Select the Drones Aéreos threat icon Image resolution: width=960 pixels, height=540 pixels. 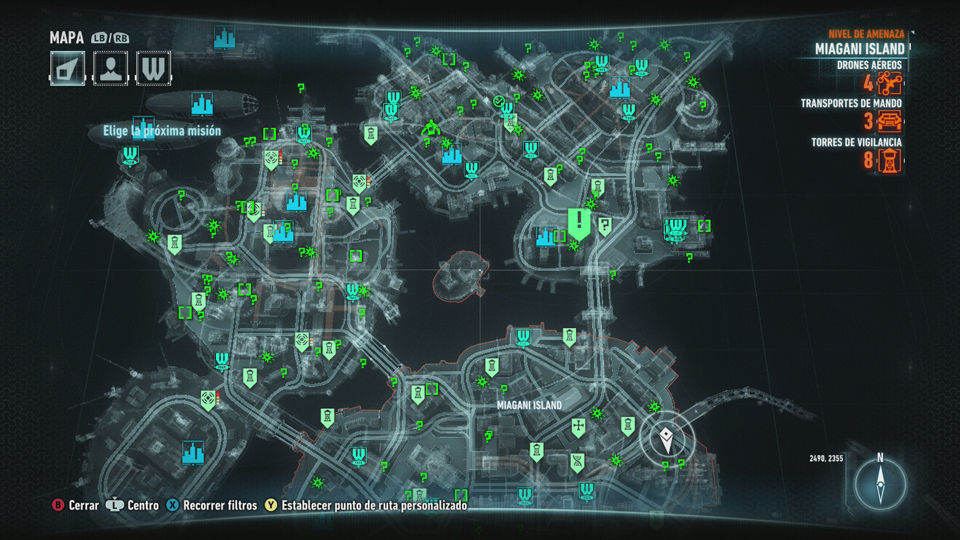tap(889, 84)
